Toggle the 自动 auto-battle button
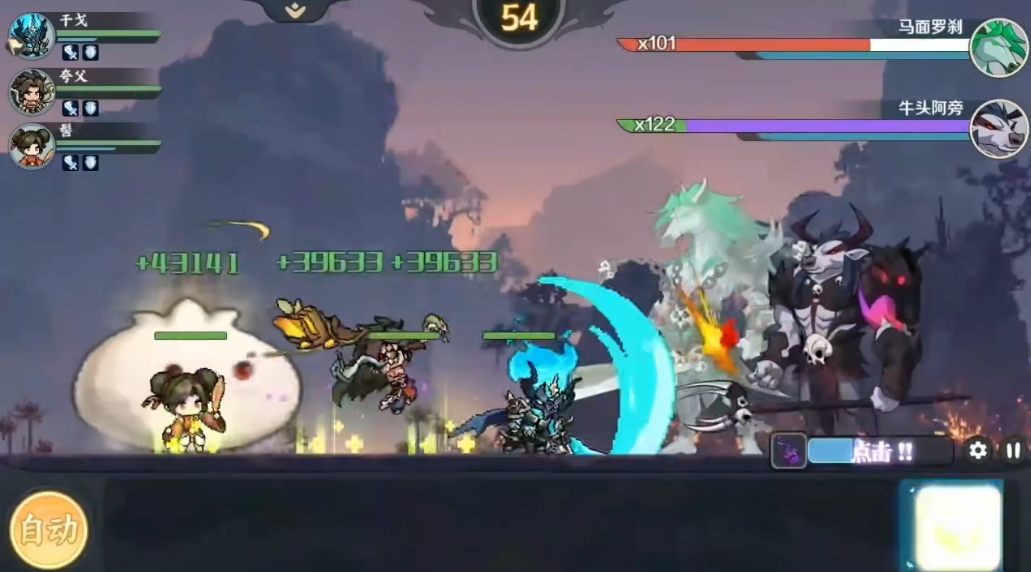 click(48, 530)
